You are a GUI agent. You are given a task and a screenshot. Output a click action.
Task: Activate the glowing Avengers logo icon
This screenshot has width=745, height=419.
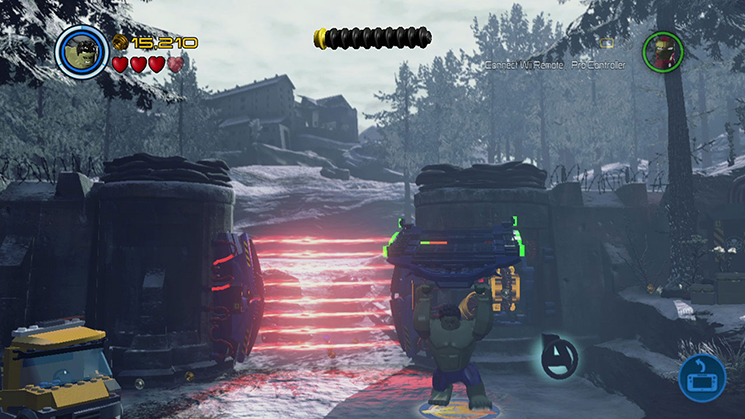click(x=555, y=357)
